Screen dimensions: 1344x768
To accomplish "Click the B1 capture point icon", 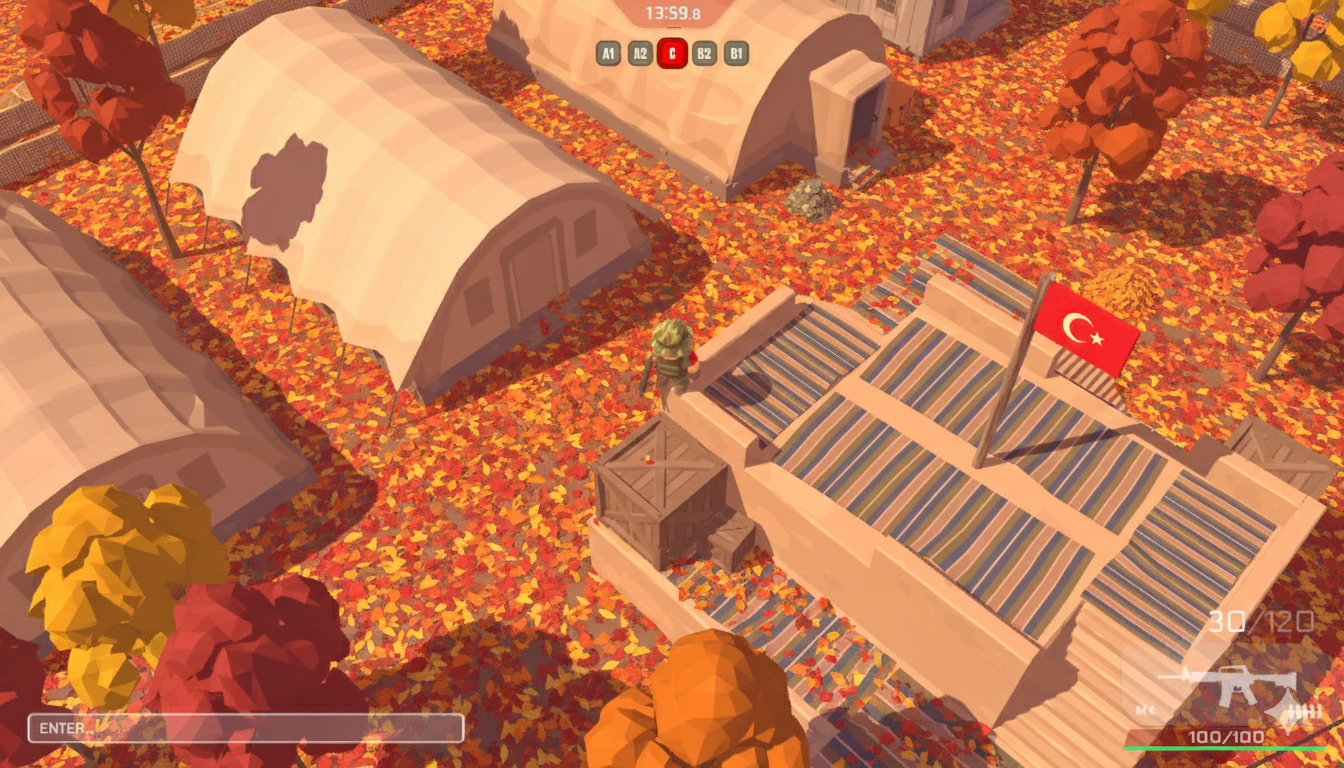I will click(736, 53).
